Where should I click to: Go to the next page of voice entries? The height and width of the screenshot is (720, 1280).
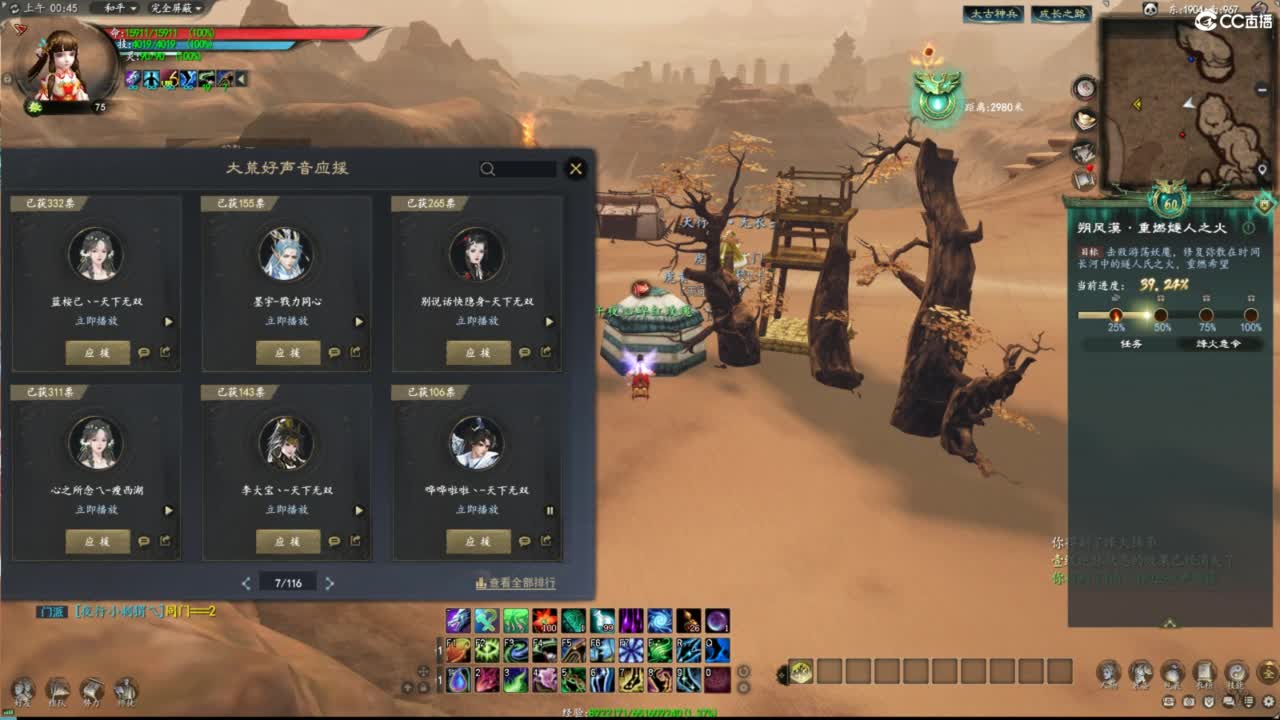(331, 582)
